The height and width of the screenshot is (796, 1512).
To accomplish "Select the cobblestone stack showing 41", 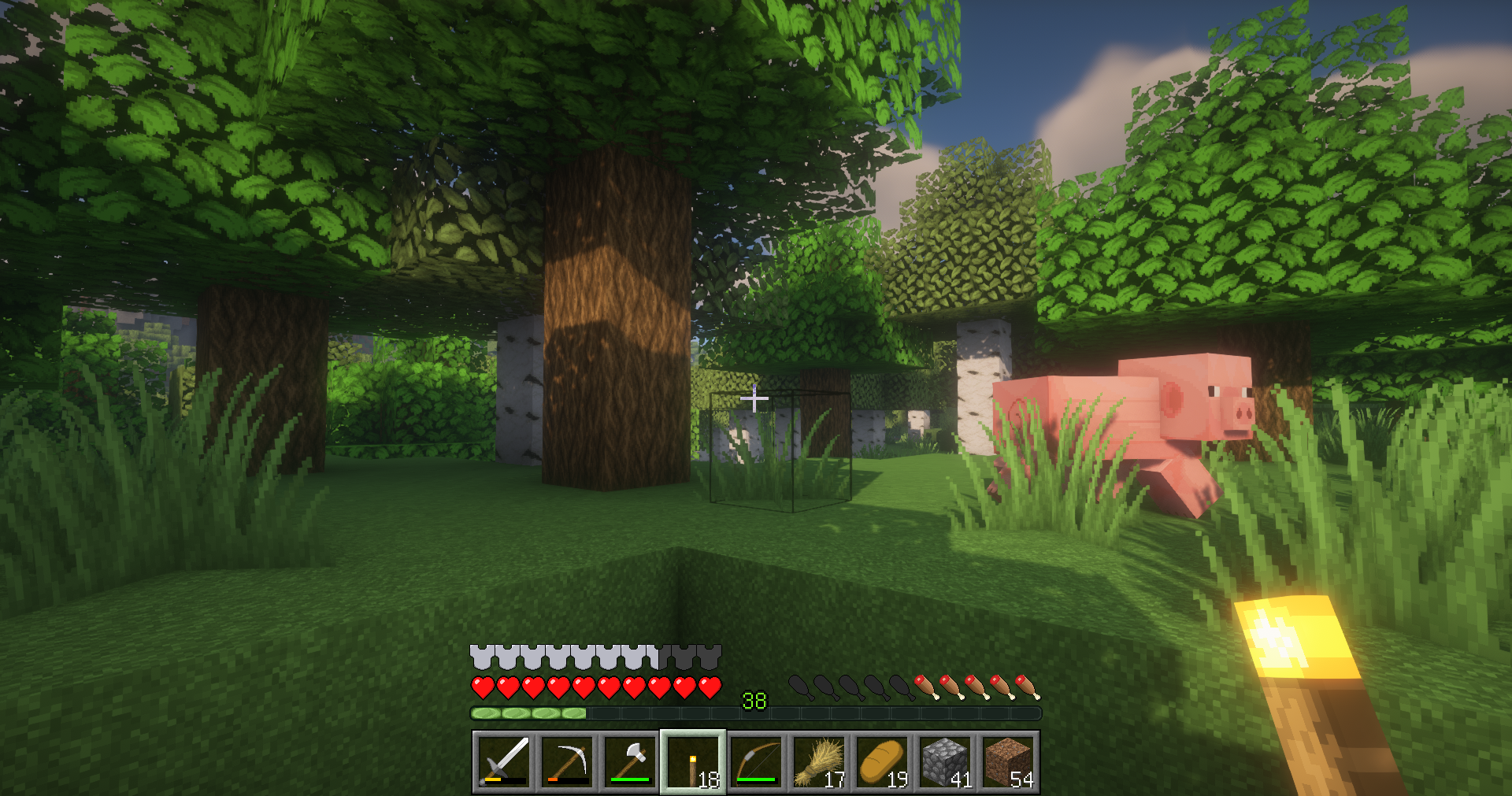I will (946, 763).
